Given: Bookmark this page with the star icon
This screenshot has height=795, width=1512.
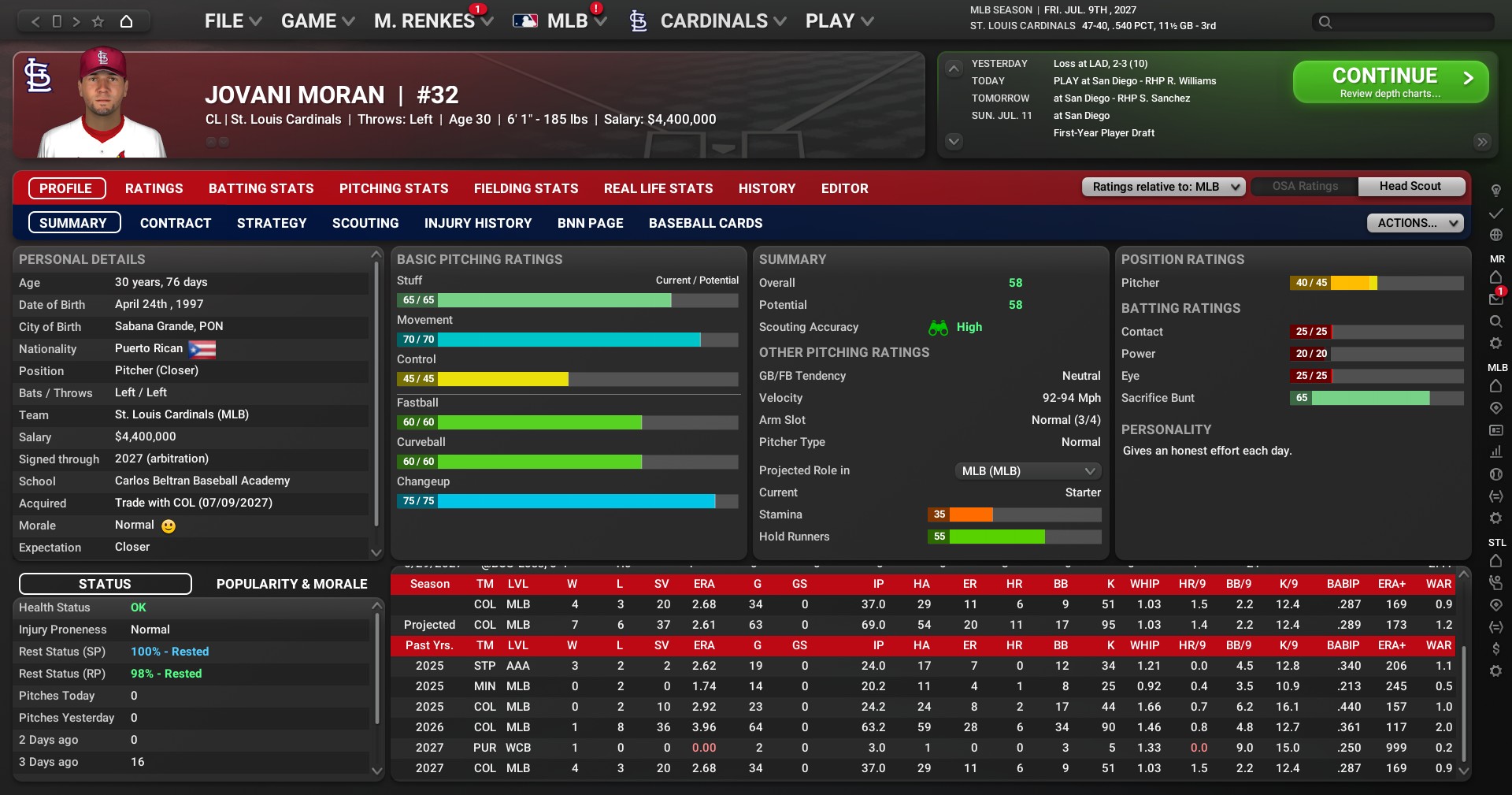Looking at the screenshot, I should (x=98, y=21).
